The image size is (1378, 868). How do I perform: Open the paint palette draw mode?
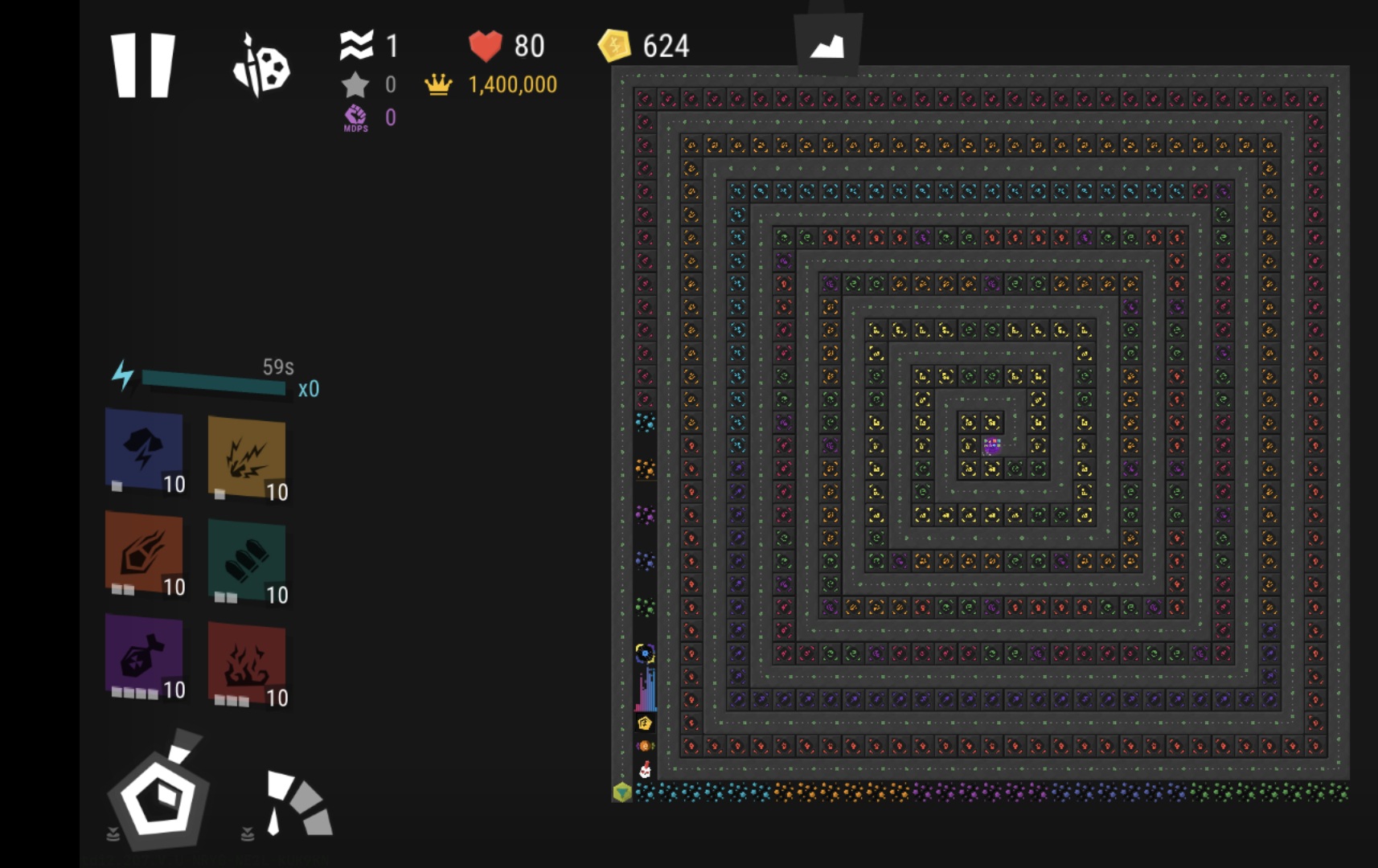click(261, 65)
